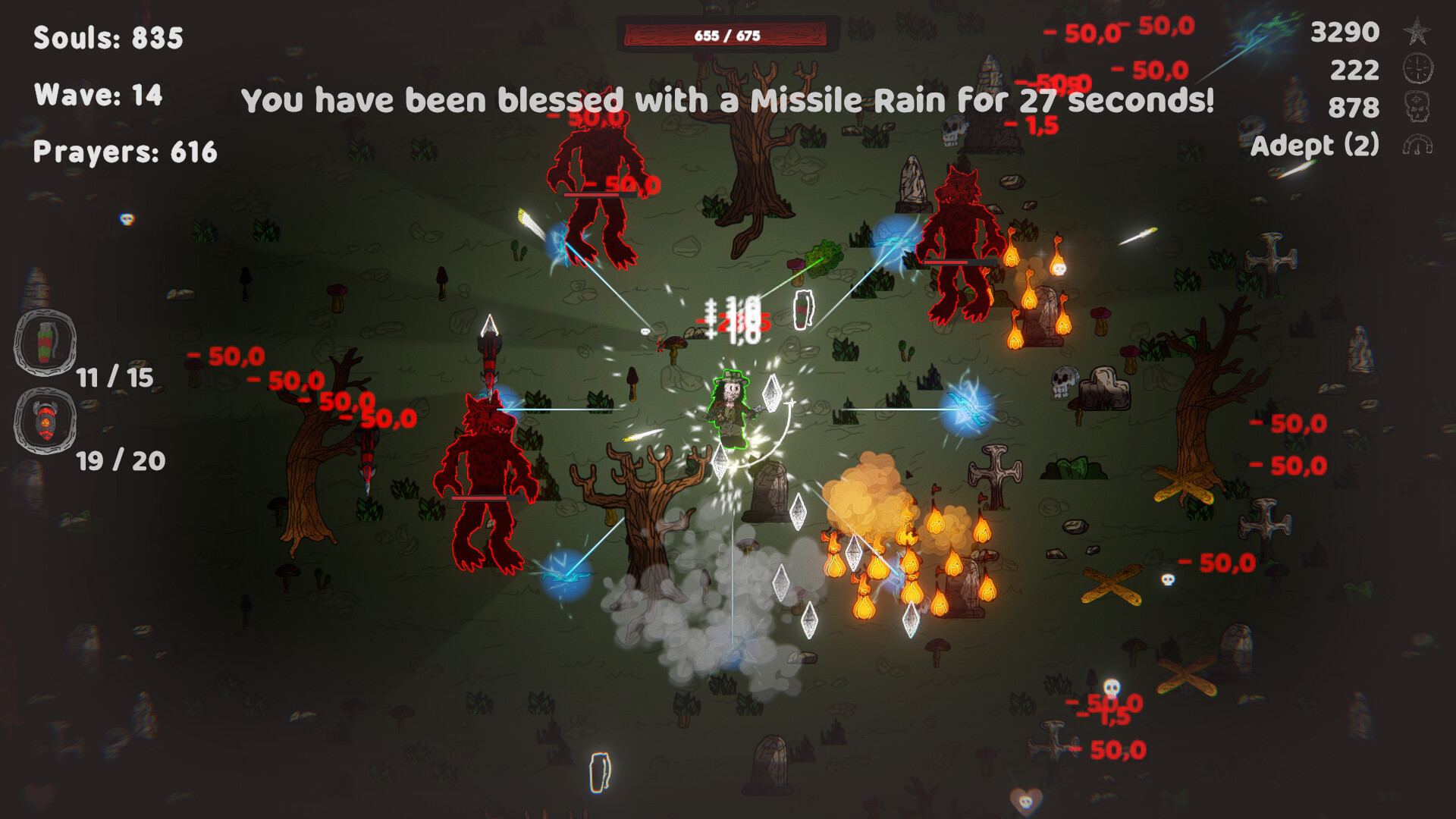Click the skull kill-count icon
The image size is (1456, 819).
[x=1417, y=107]
